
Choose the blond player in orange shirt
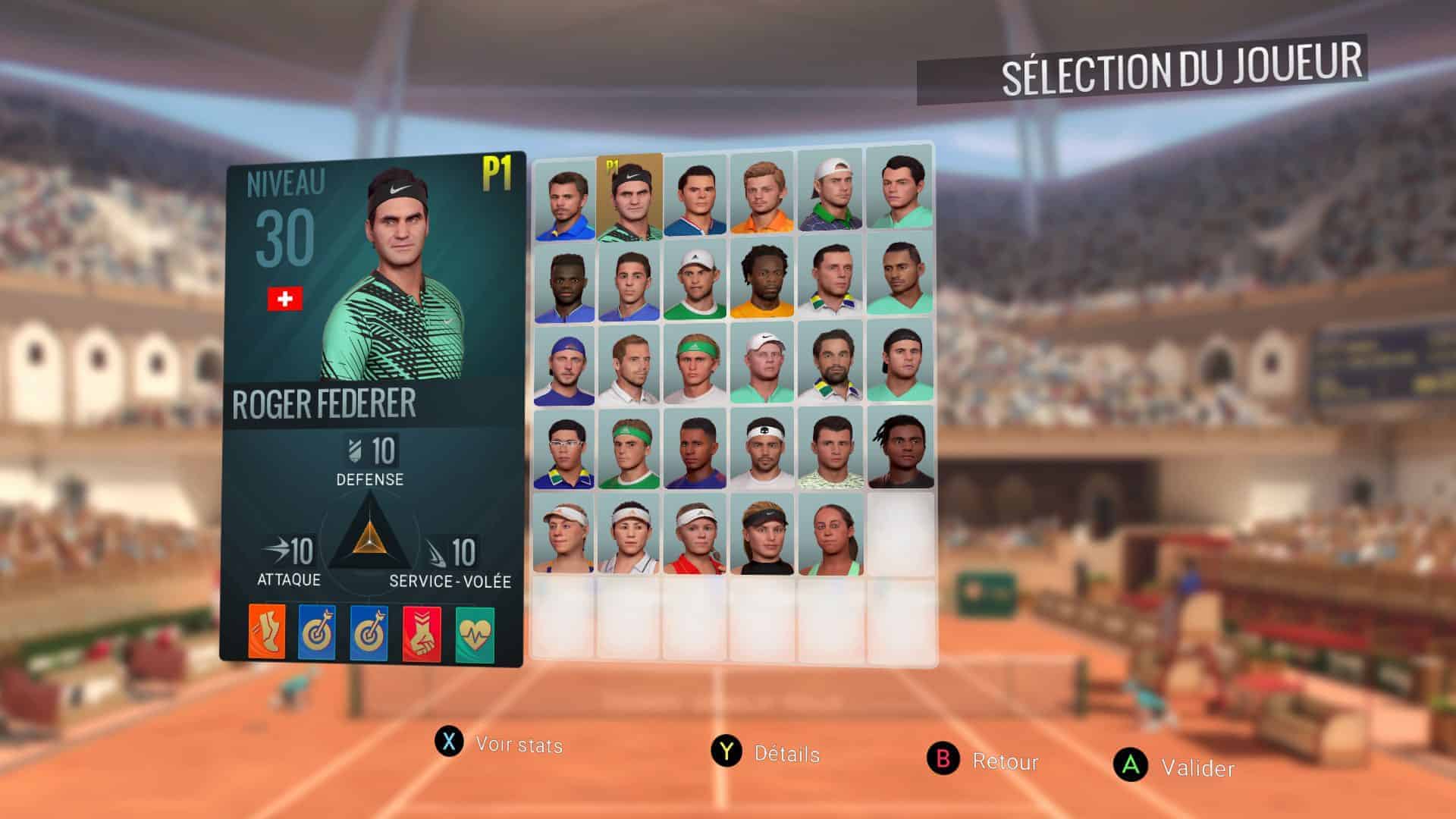pyautogui.click(x=761, y=196)
